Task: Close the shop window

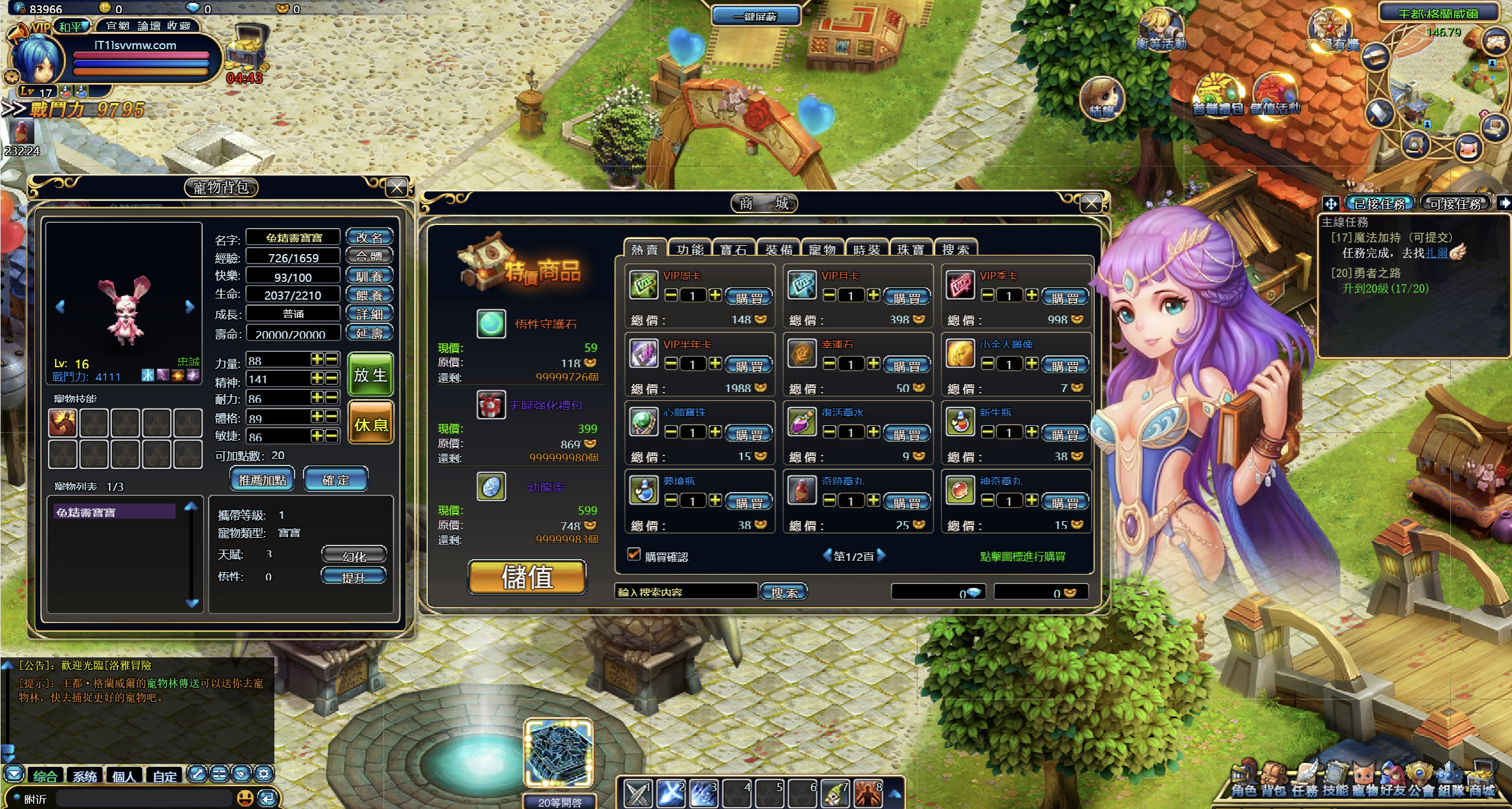Action: (1091, 204)
